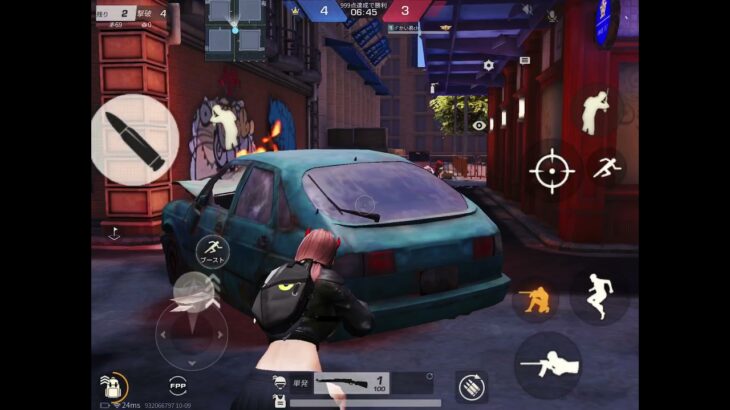Go prone with the lying soldier button
Image resolution: width=730 pixels, height=410 pixels.
[x=548, y=366]
